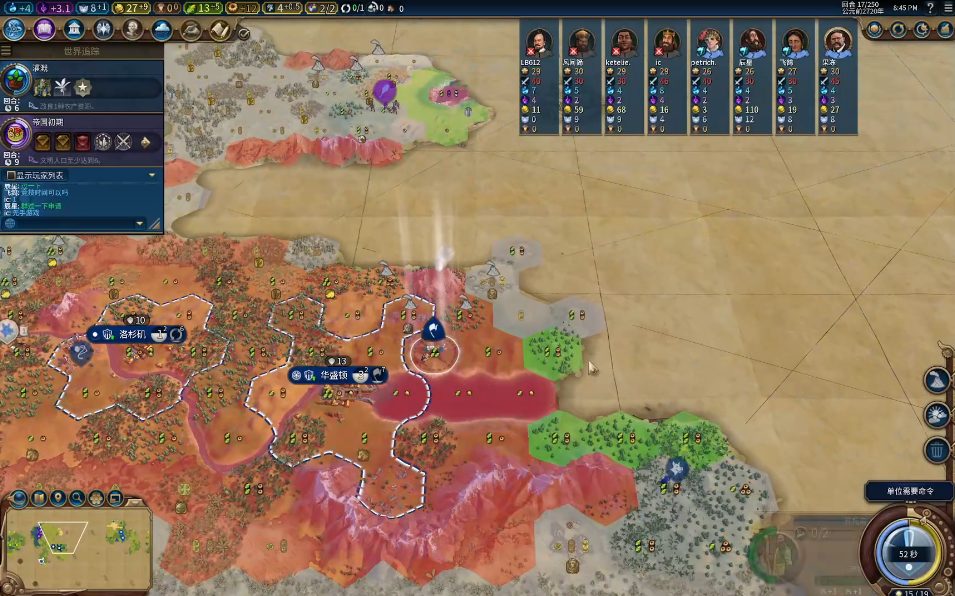Click leader portrait of player petrich
955x596 pixels.
pos(709,42)
